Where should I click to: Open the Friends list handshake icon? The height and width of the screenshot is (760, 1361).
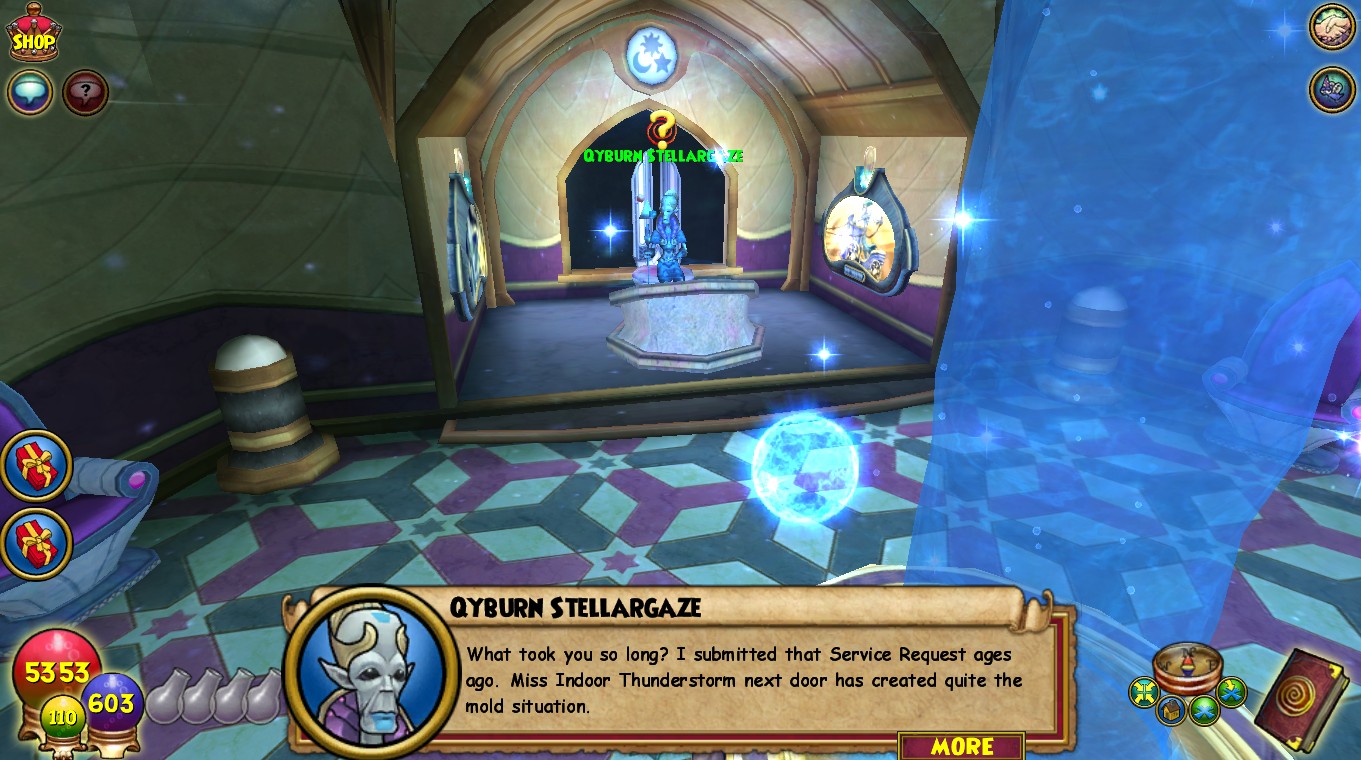1332,28
